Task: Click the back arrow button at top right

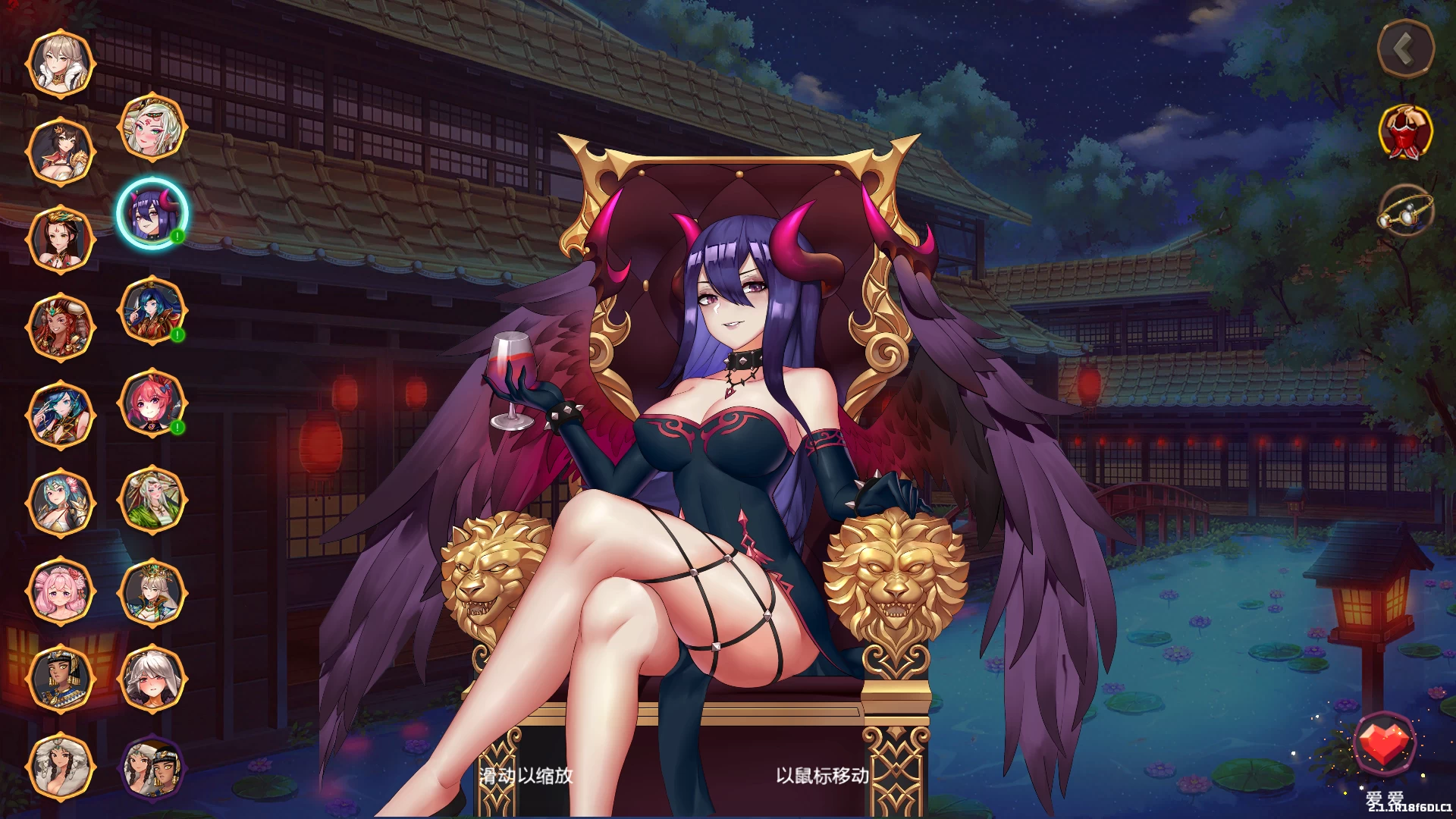Action: (1404, 48)
